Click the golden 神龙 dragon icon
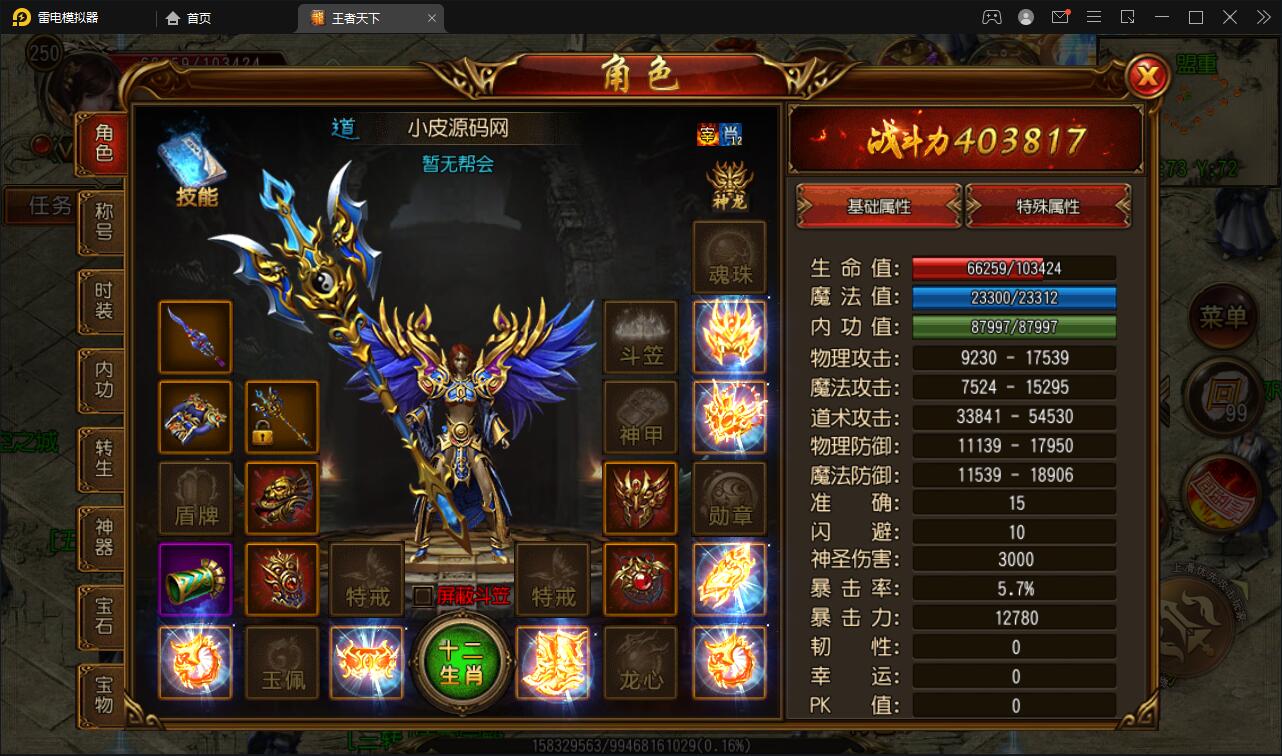This screenshot has width=1282, height=756. click(x=729, y=185)
